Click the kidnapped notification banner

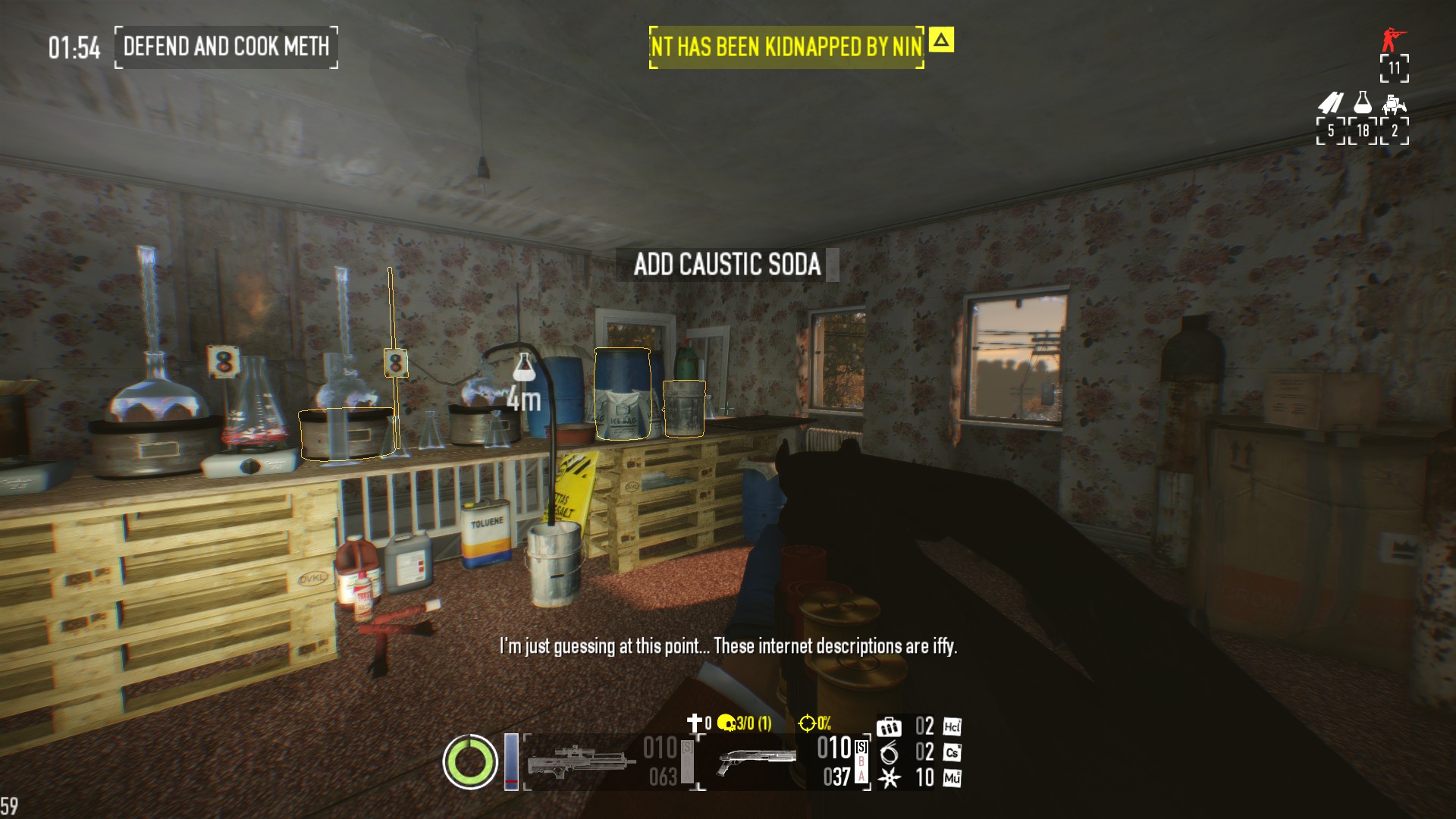pos(787,45)
